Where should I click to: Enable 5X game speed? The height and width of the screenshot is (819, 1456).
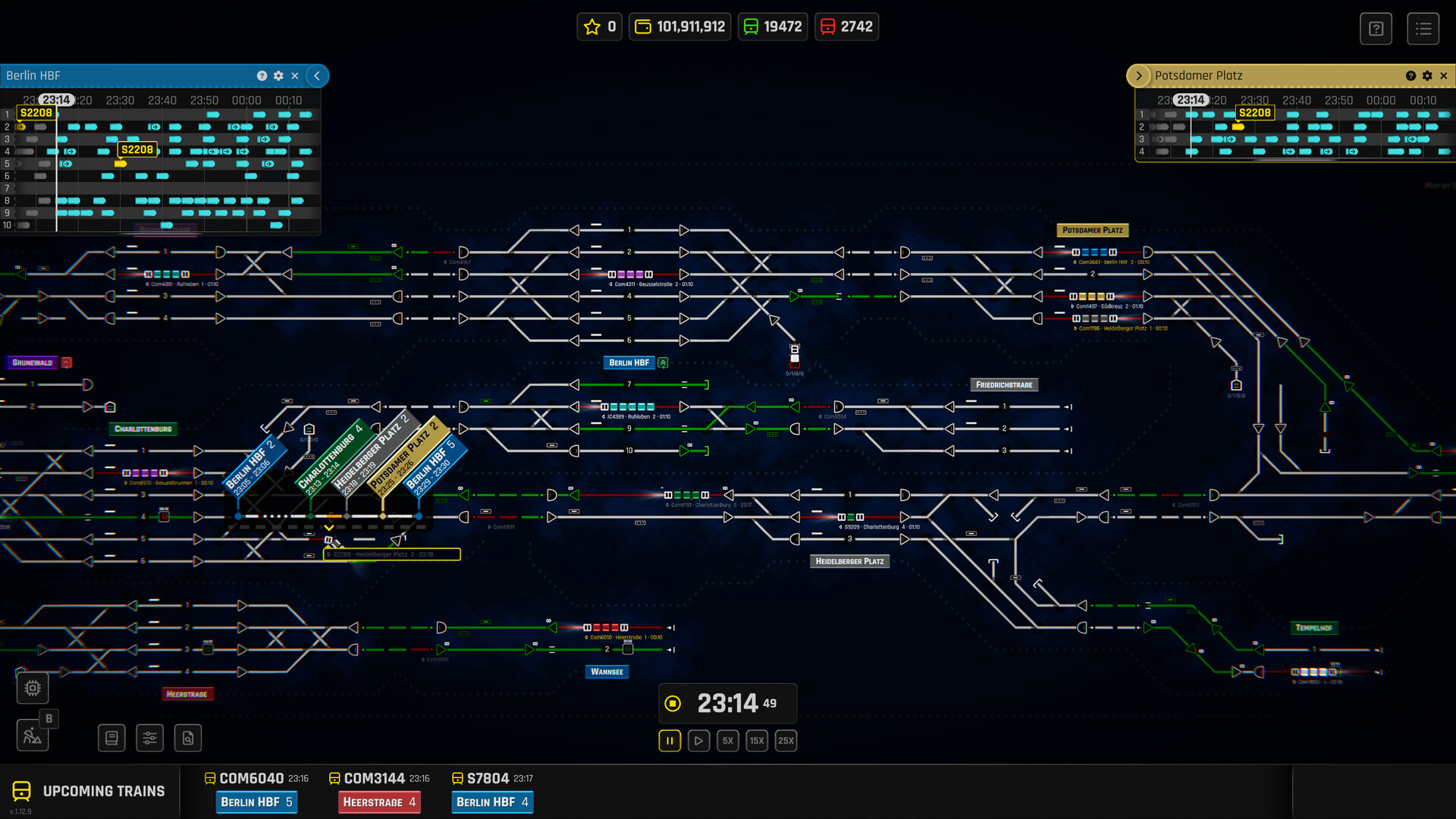[727, 740]
